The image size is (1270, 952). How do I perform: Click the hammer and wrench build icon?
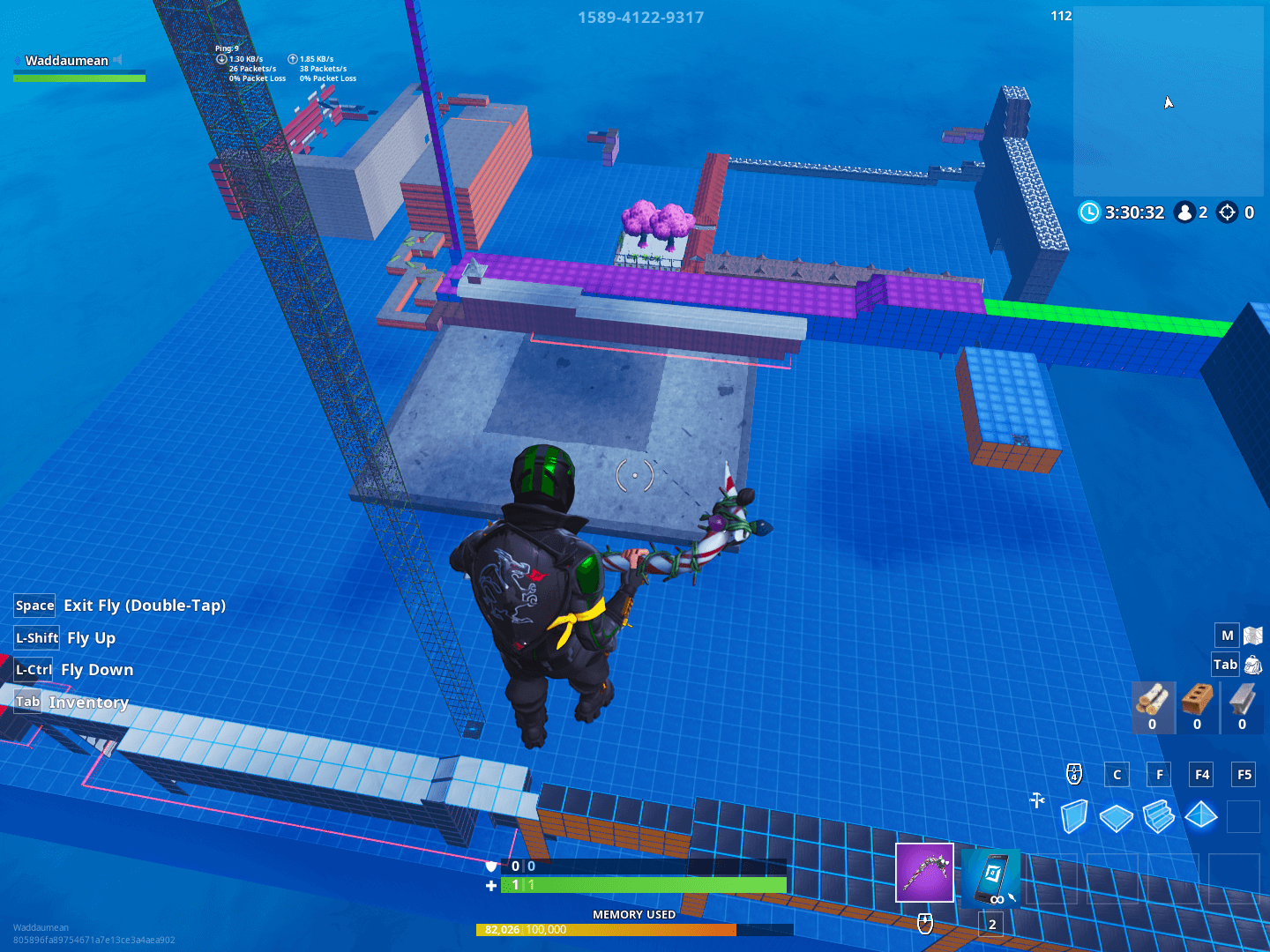point(1036,801)
